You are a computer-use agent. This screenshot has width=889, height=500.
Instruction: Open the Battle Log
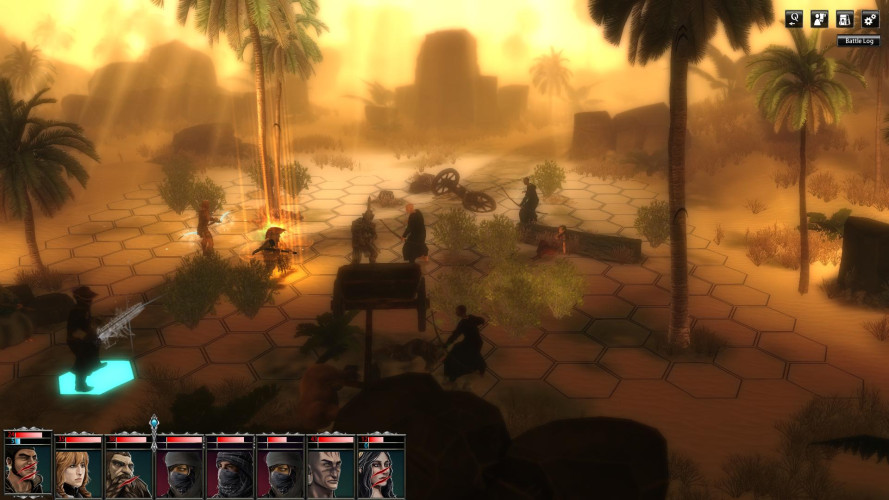(x=859, y=41)
